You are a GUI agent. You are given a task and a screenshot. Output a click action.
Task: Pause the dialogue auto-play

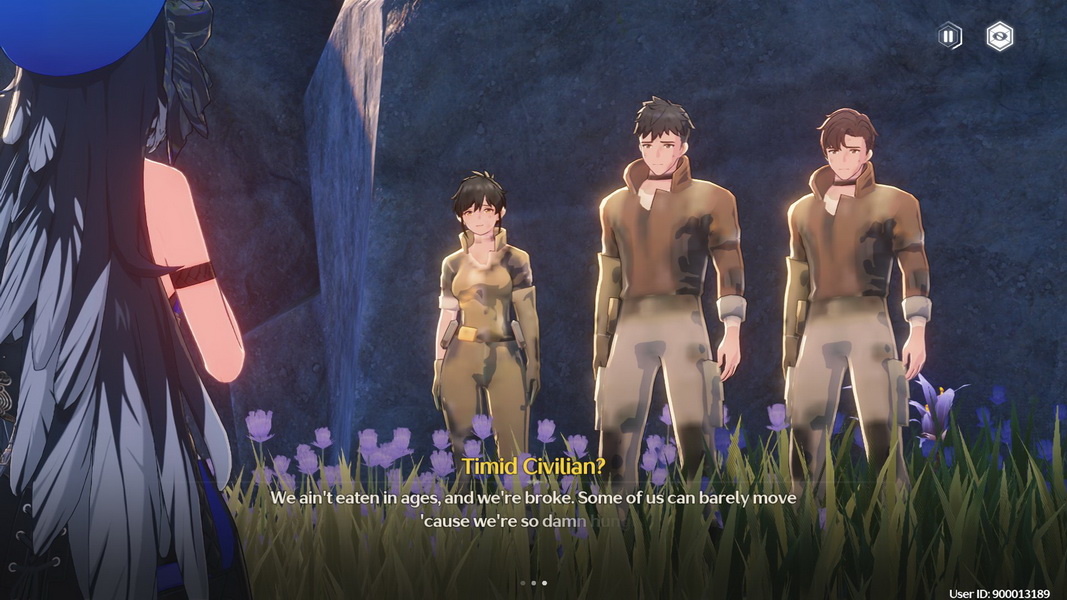point(949,37)
